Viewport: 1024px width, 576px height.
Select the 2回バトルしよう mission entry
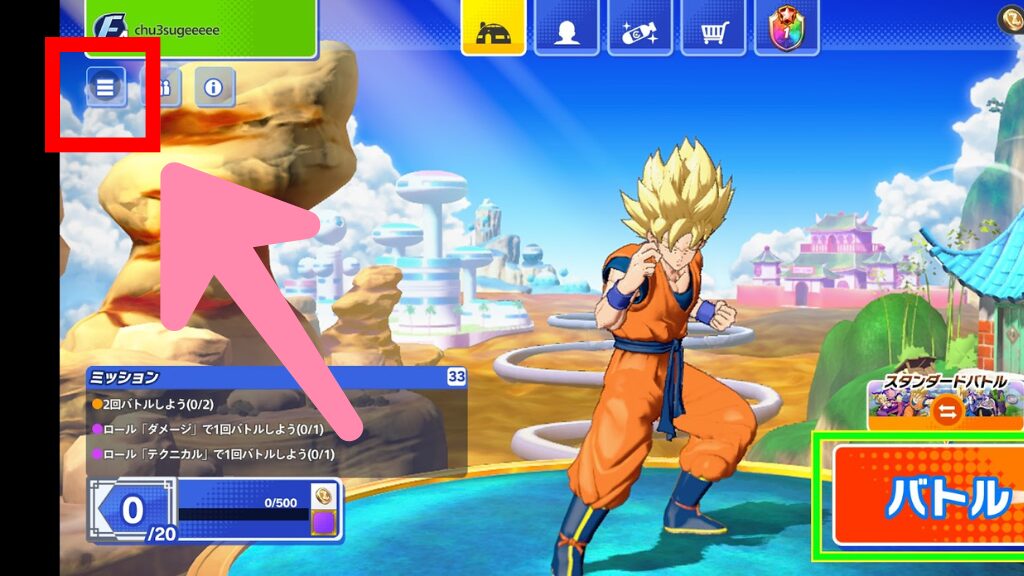click(160, 403)
